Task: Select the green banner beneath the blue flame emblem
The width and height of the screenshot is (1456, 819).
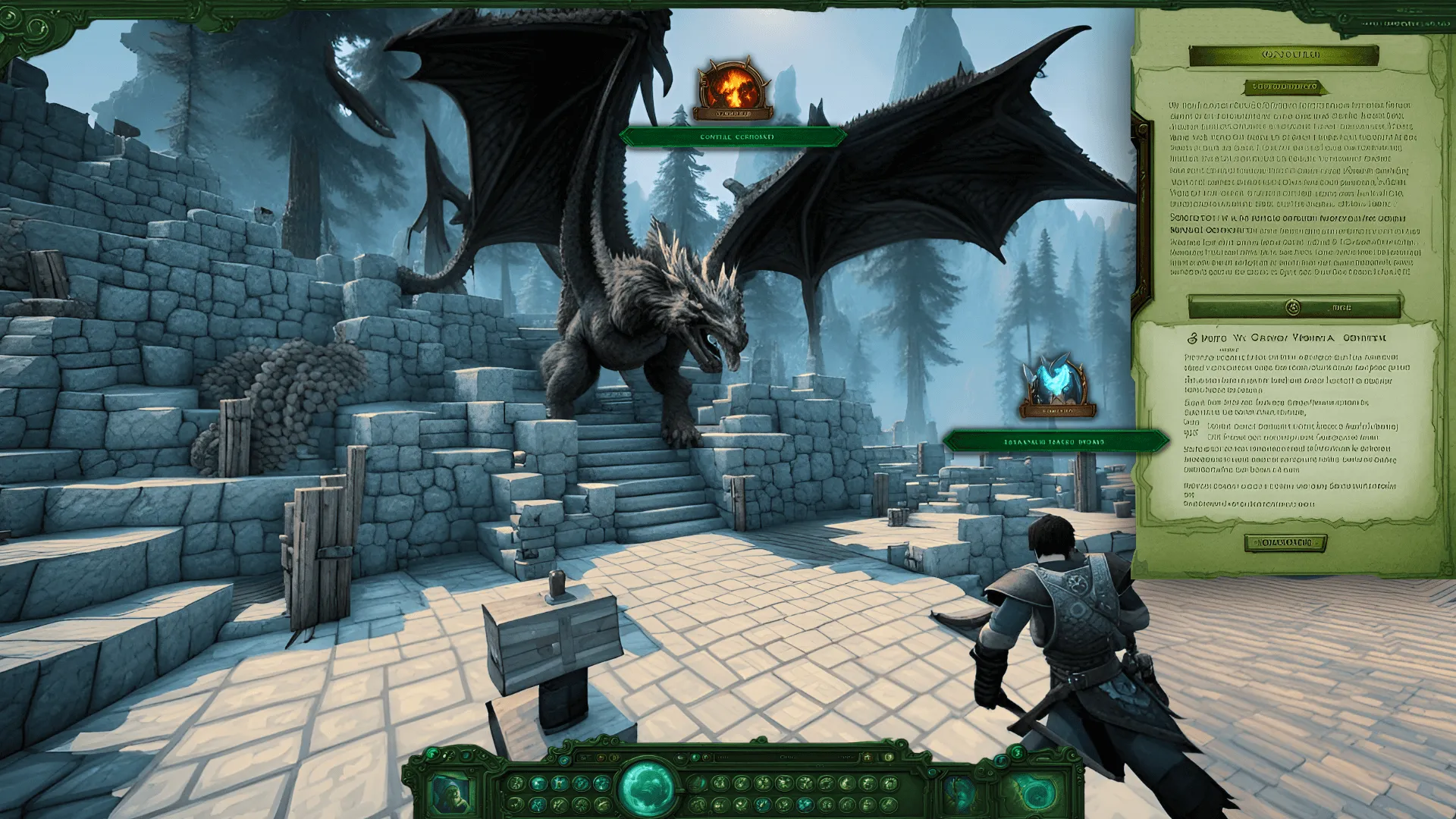Action: tap(1056, 441)
